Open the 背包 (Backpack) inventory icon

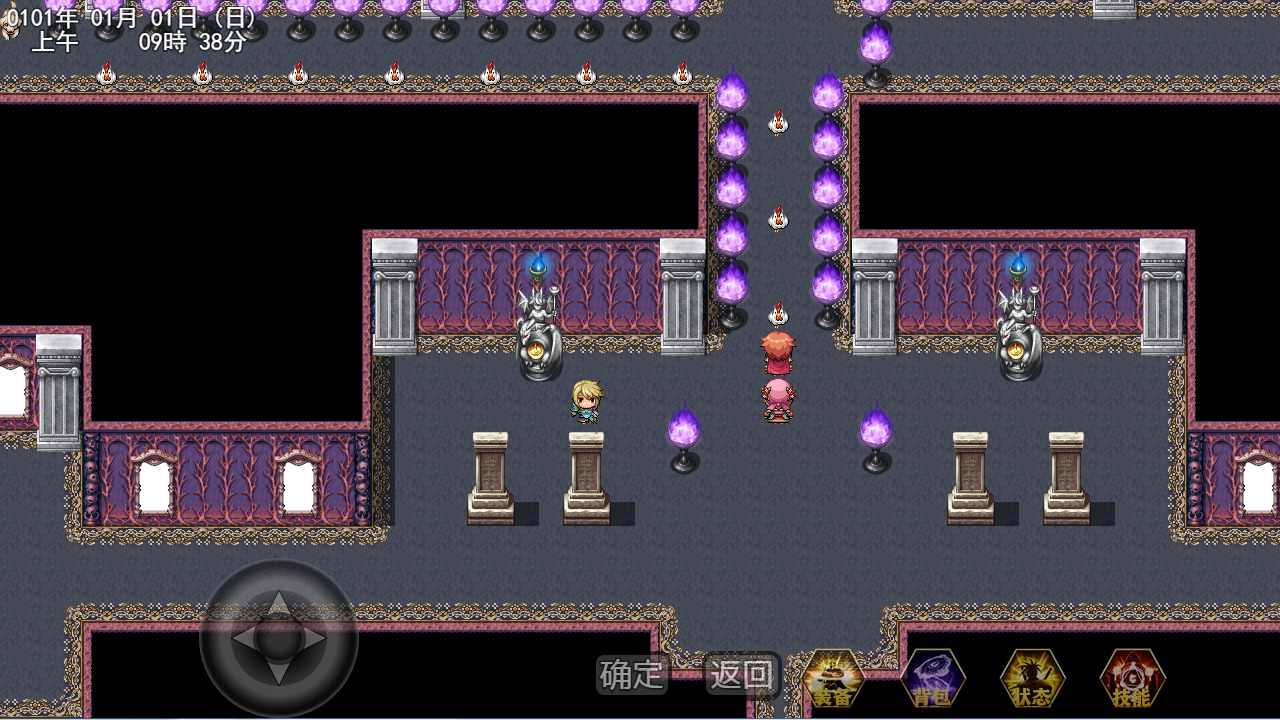coord(933,679)
